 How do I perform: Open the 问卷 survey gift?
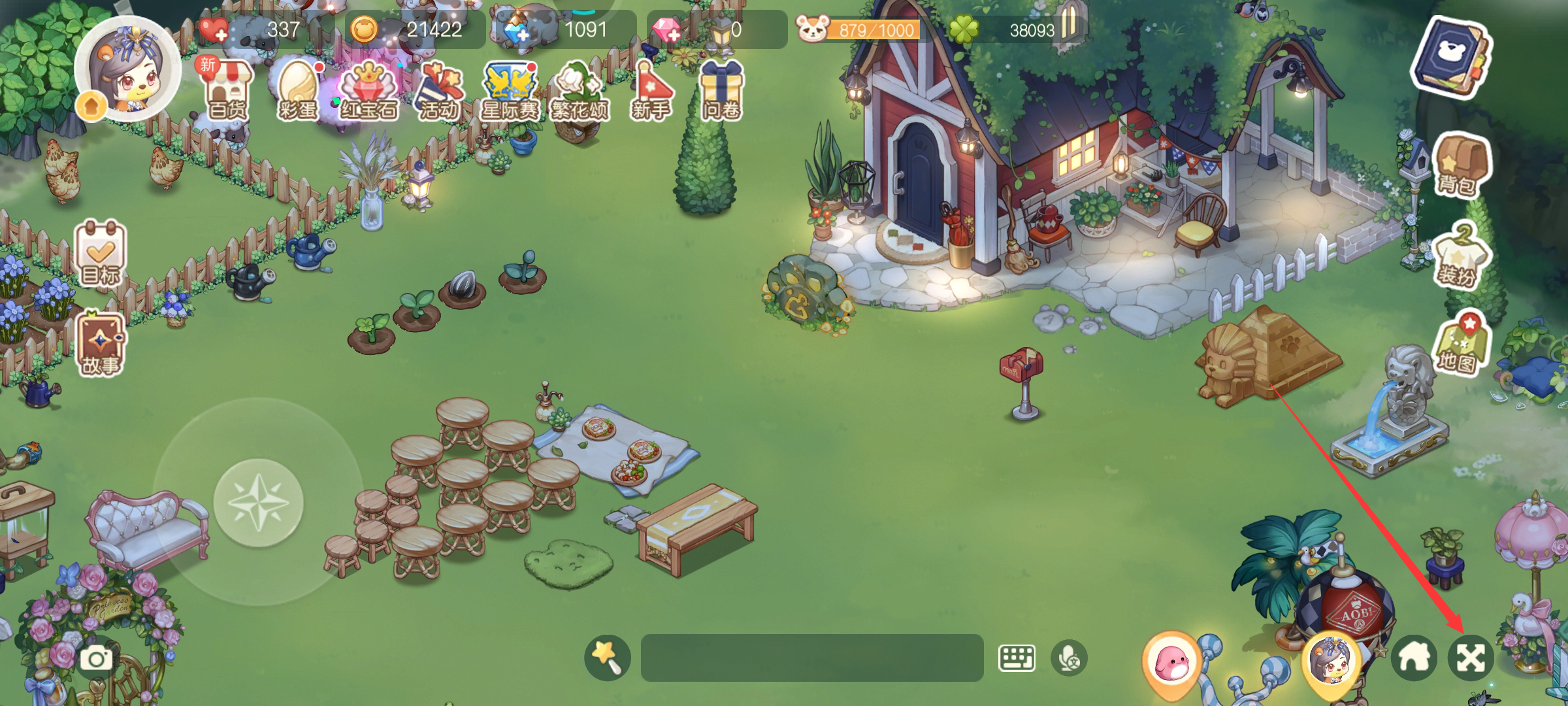click(721, 92)
